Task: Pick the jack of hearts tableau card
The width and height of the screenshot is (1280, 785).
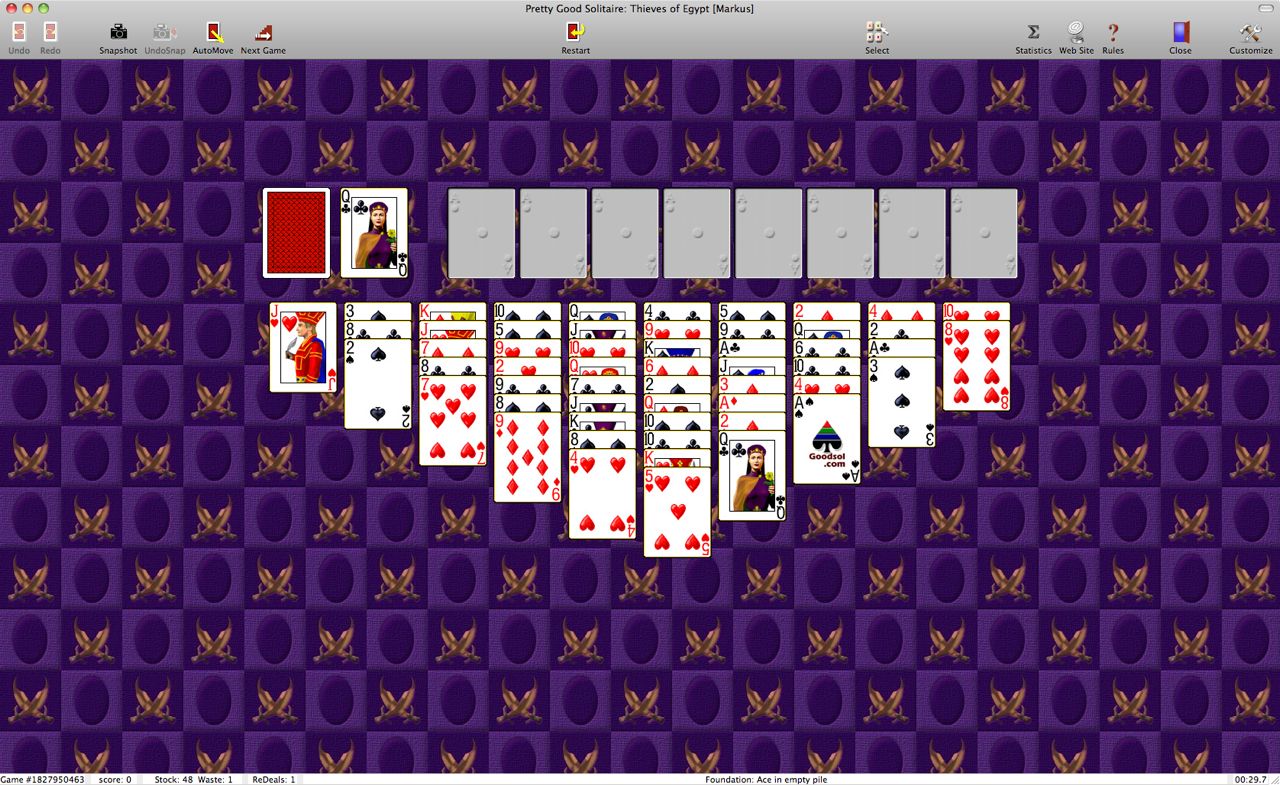Action: (x=303, y=348)
